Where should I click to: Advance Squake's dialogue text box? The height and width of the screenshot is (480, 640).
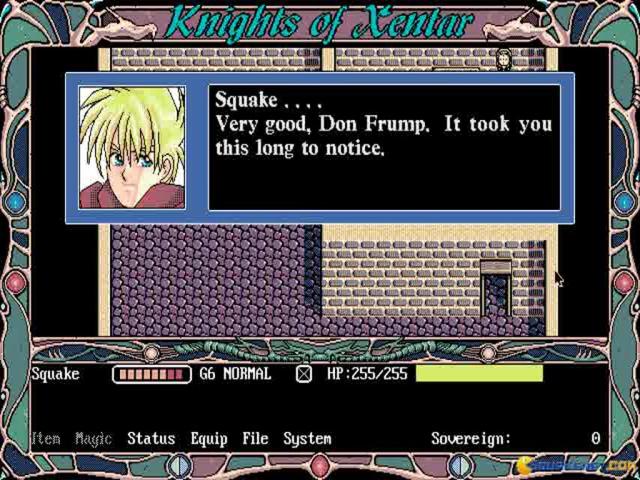click(x=384, y=148)
